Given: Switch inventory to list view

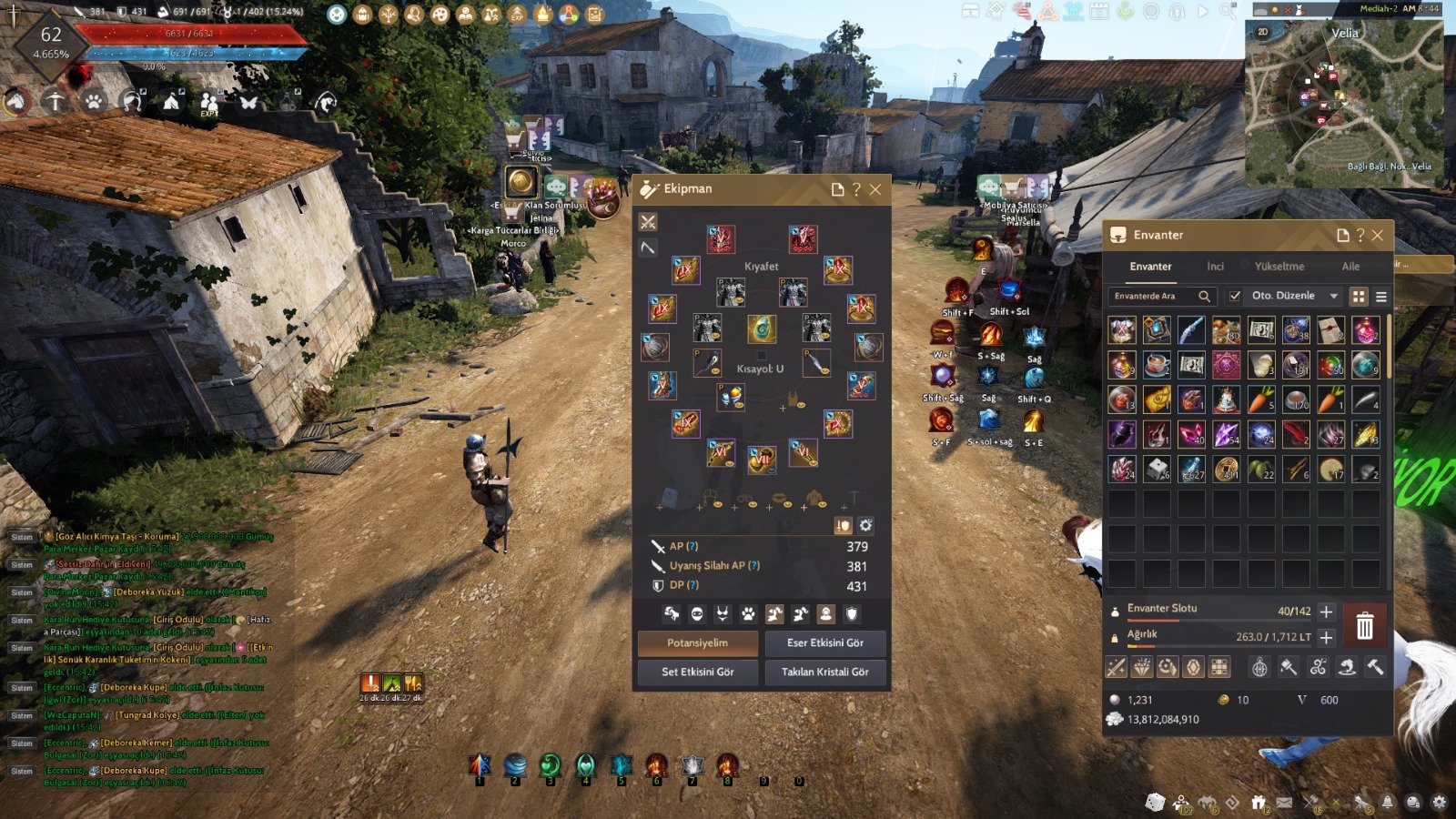Looking at the screenshot, I should (1380, 297).
